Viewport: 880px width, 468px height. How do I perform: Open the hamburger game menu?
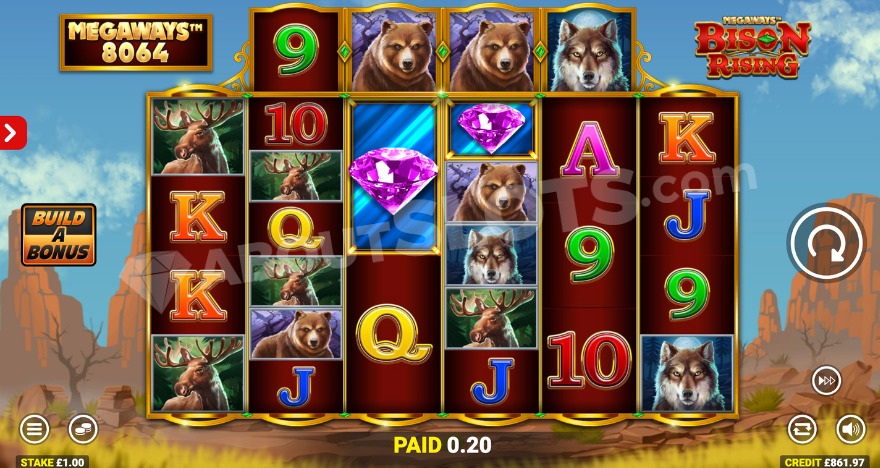[34, 429]
